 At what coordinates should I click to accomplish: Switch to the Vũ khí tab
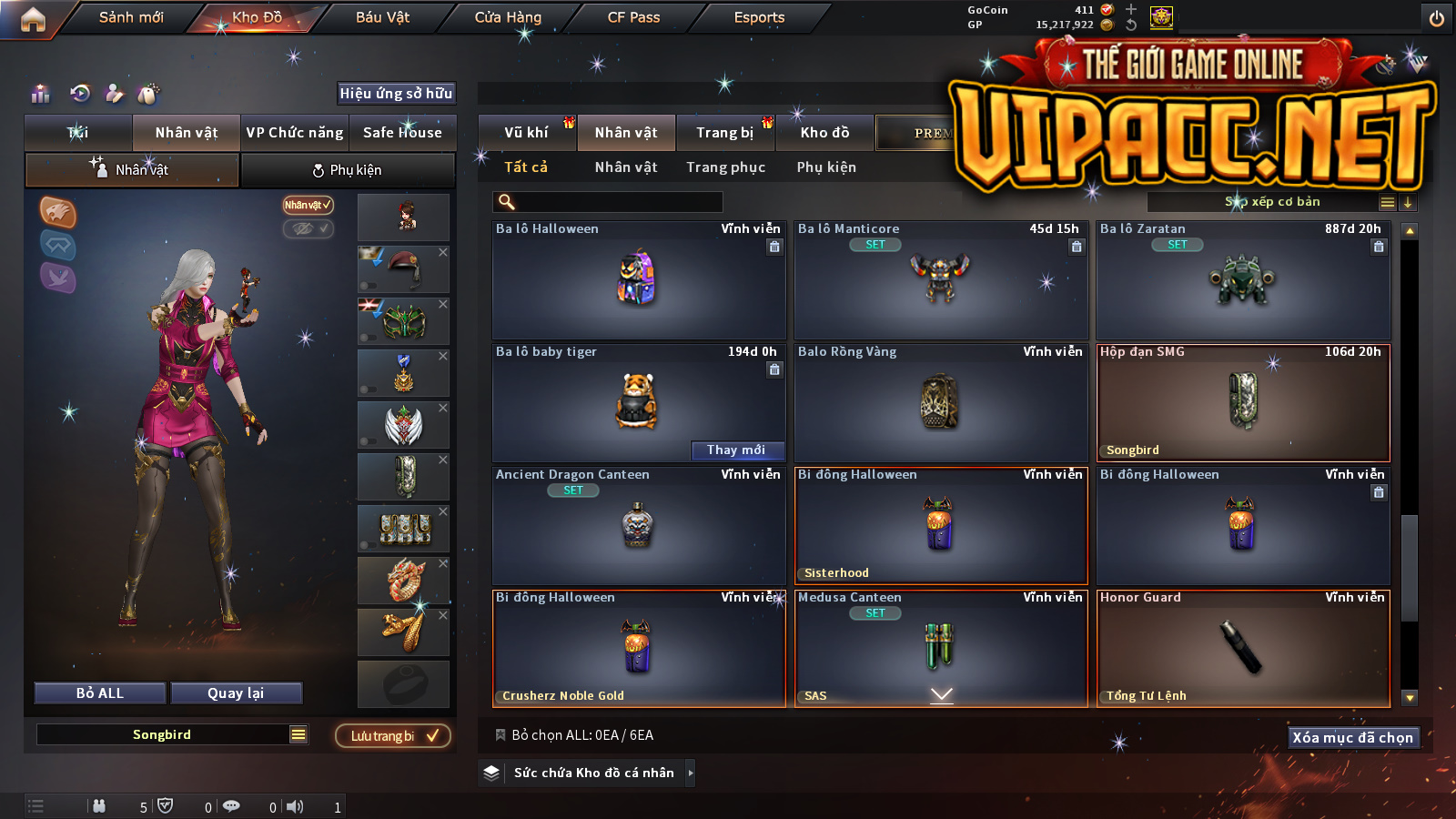click(x=526, y=133)
